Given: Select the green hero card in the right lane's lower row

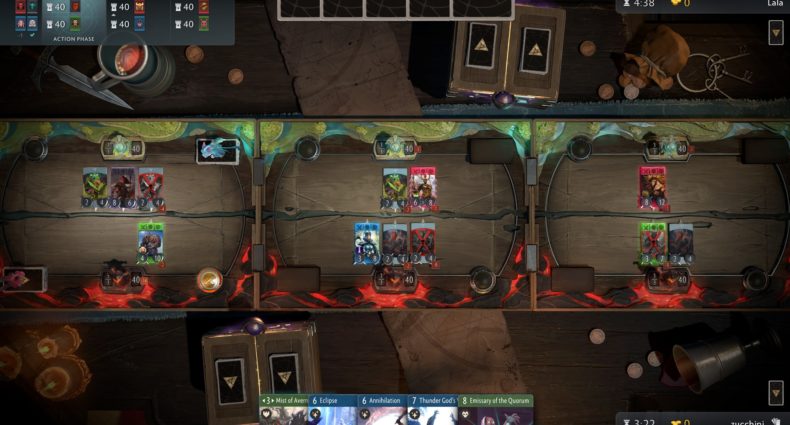Looking at the screenshot, I should (x=653, y=243).
